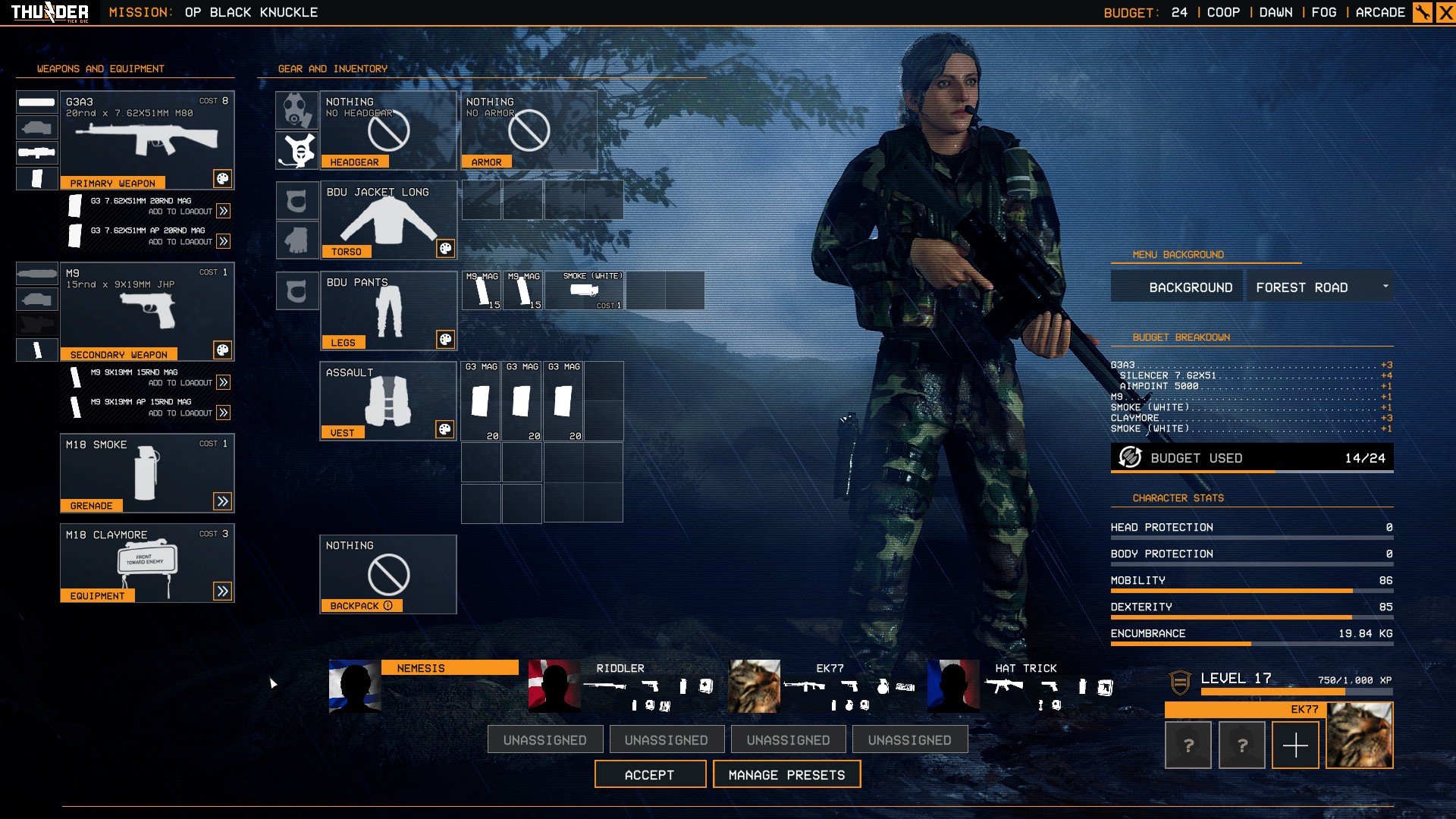Click the plus button beside EK77 portrait
1456x819 pixels.
click(x=1294, y=746)
